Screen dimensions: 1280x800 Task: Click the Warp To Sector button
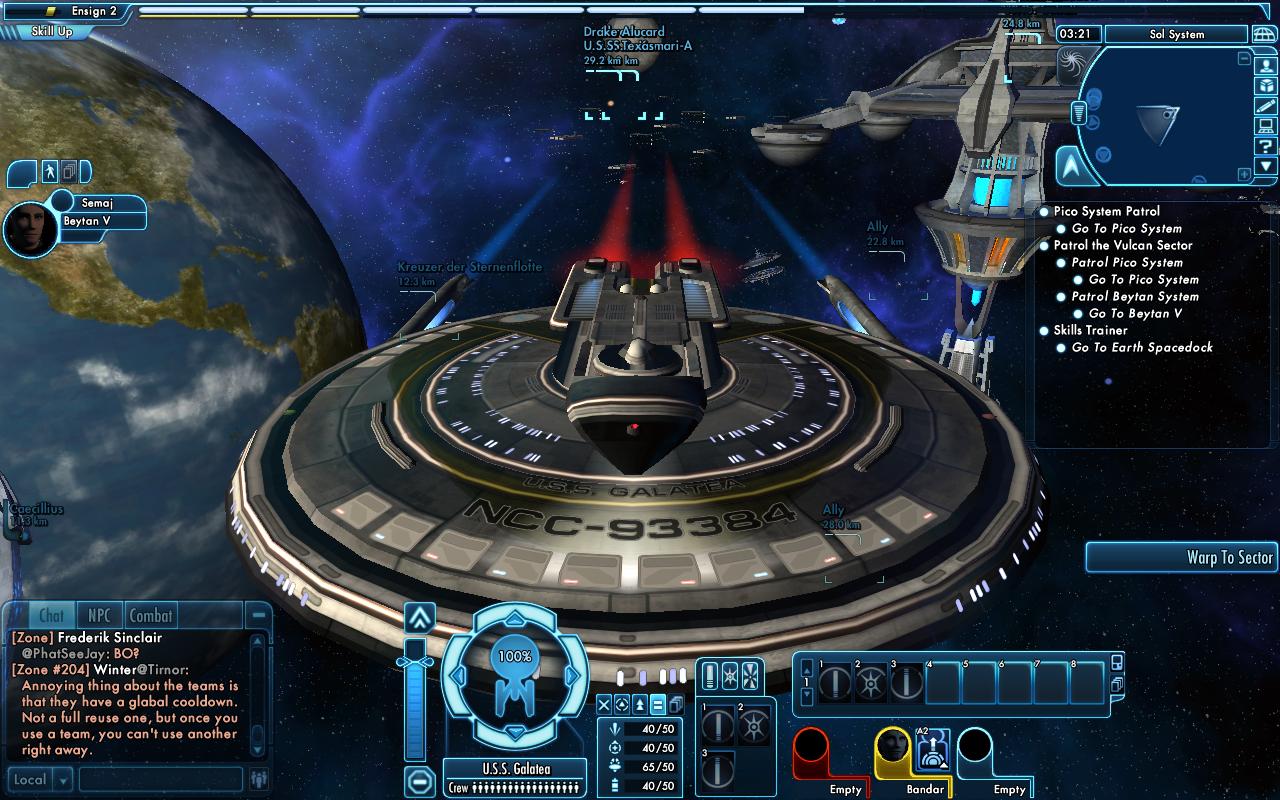[1182, 558]
